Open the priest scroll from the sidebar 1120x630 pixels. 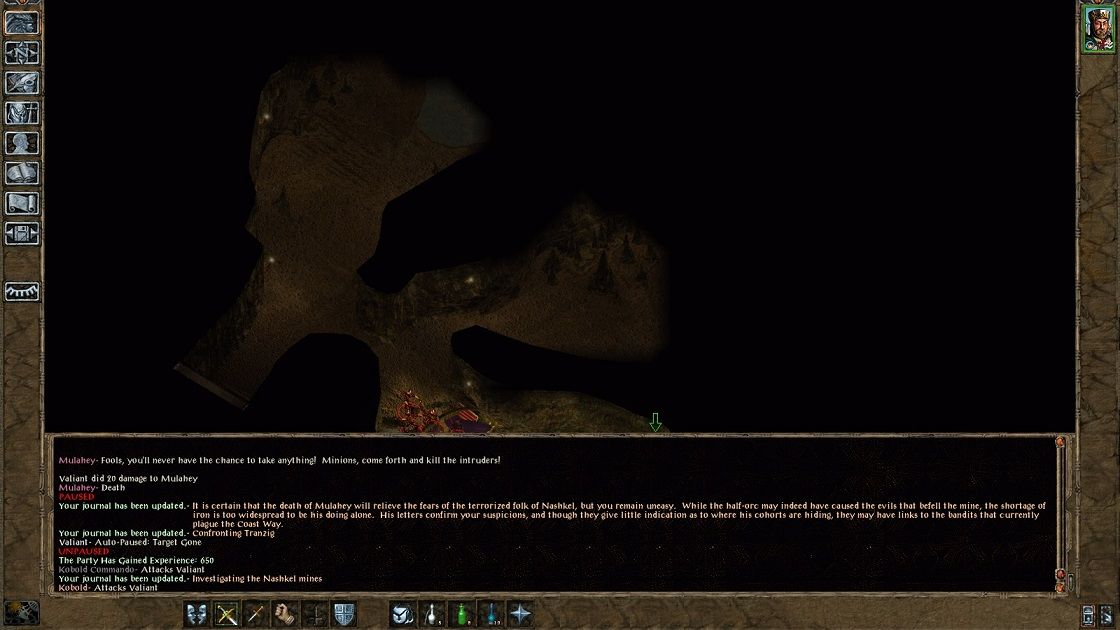[x=22, y=204]
